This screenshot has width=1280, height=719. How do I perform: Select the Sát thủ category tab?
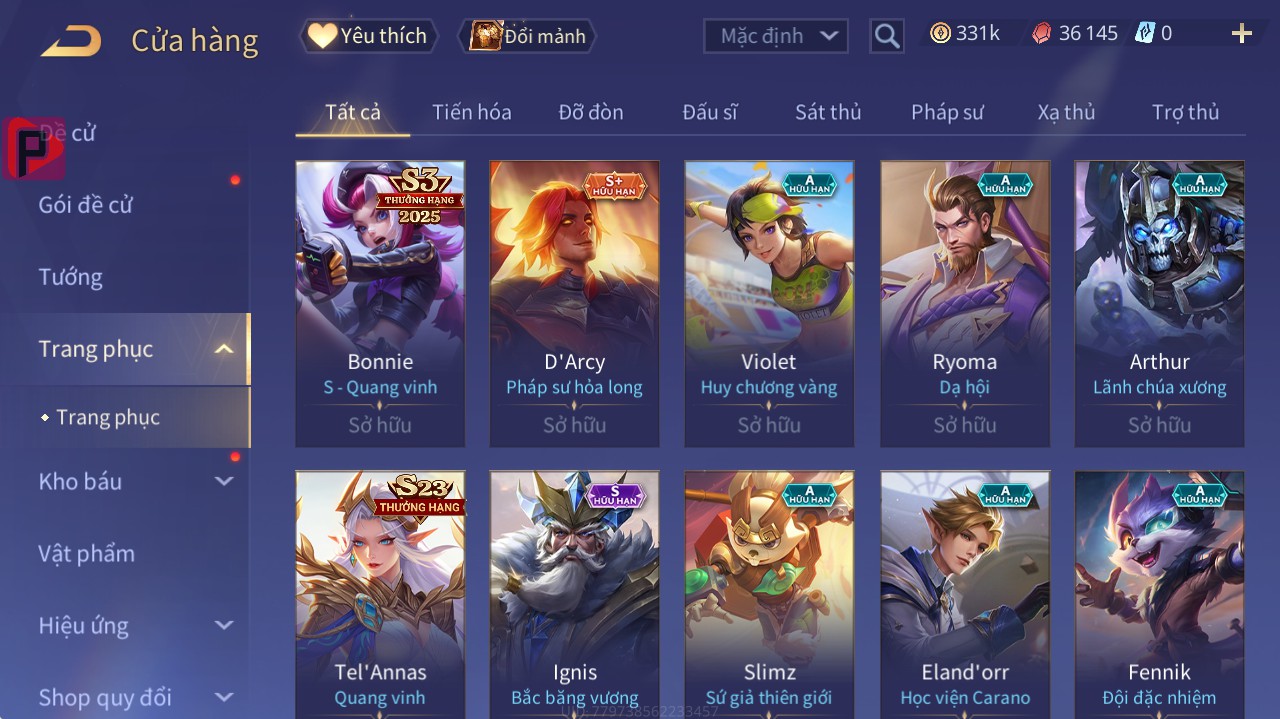coord(828,112)
